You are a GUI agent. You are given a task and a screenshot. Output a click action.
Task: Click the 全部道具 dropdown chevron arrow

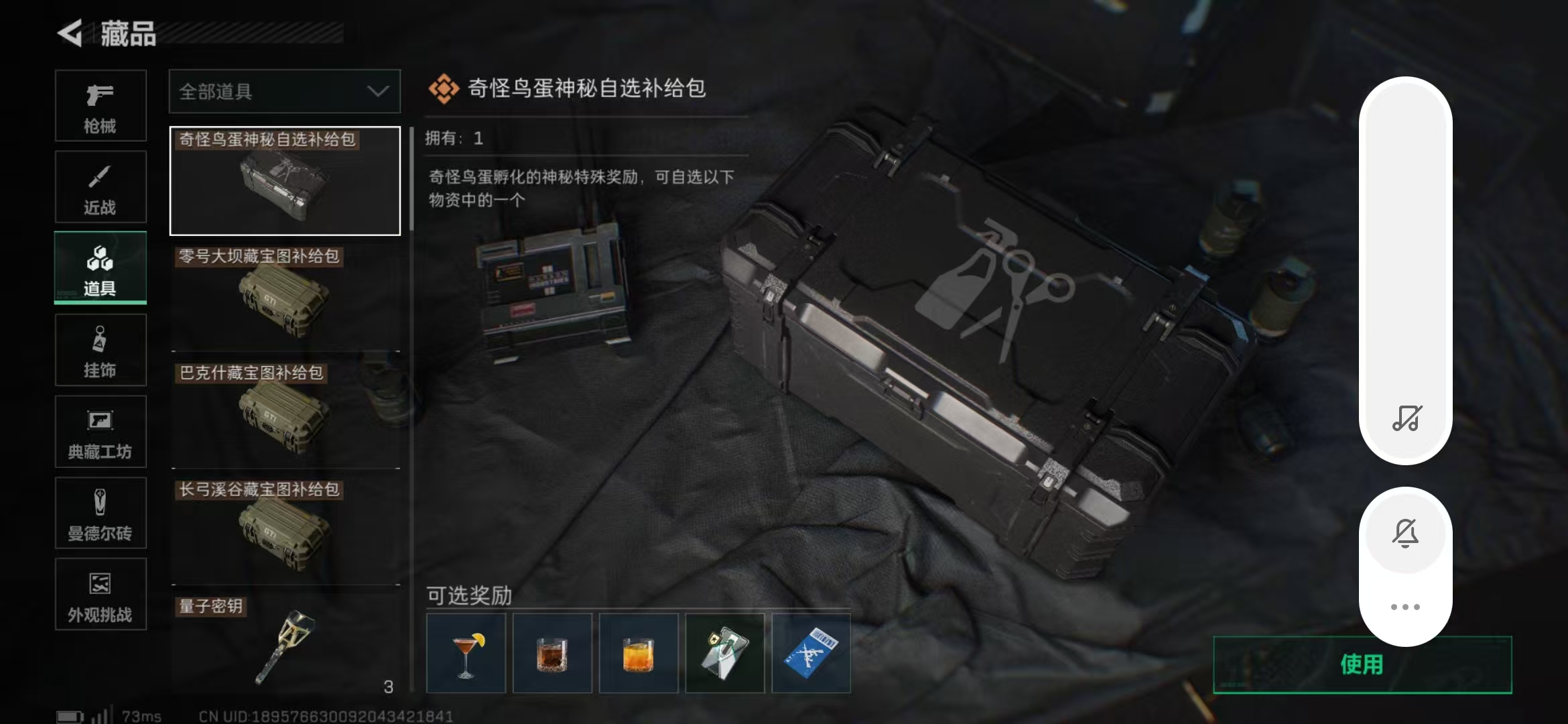[377, 91]
